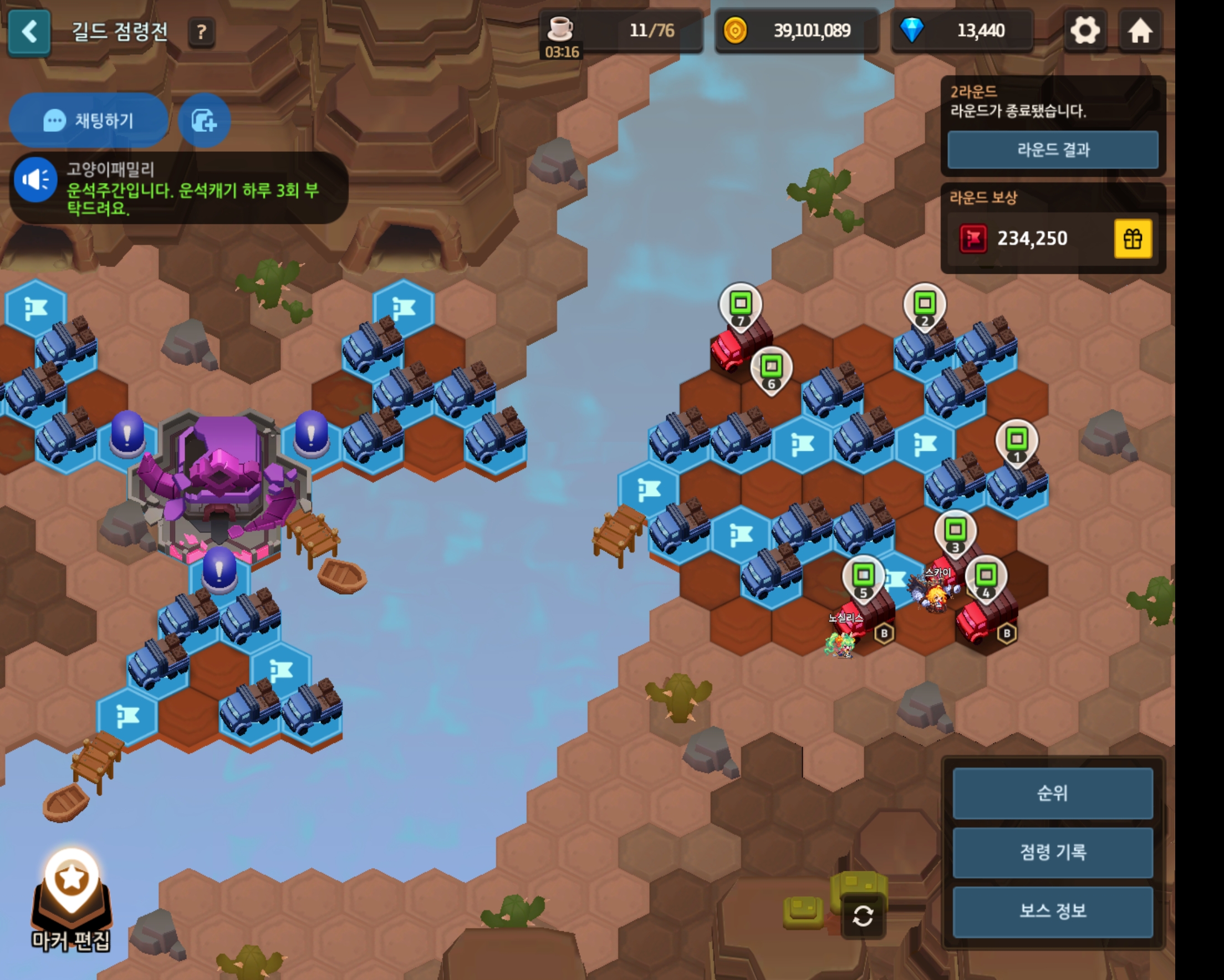
Task: Go back with the arrow button
Action: 29,32
